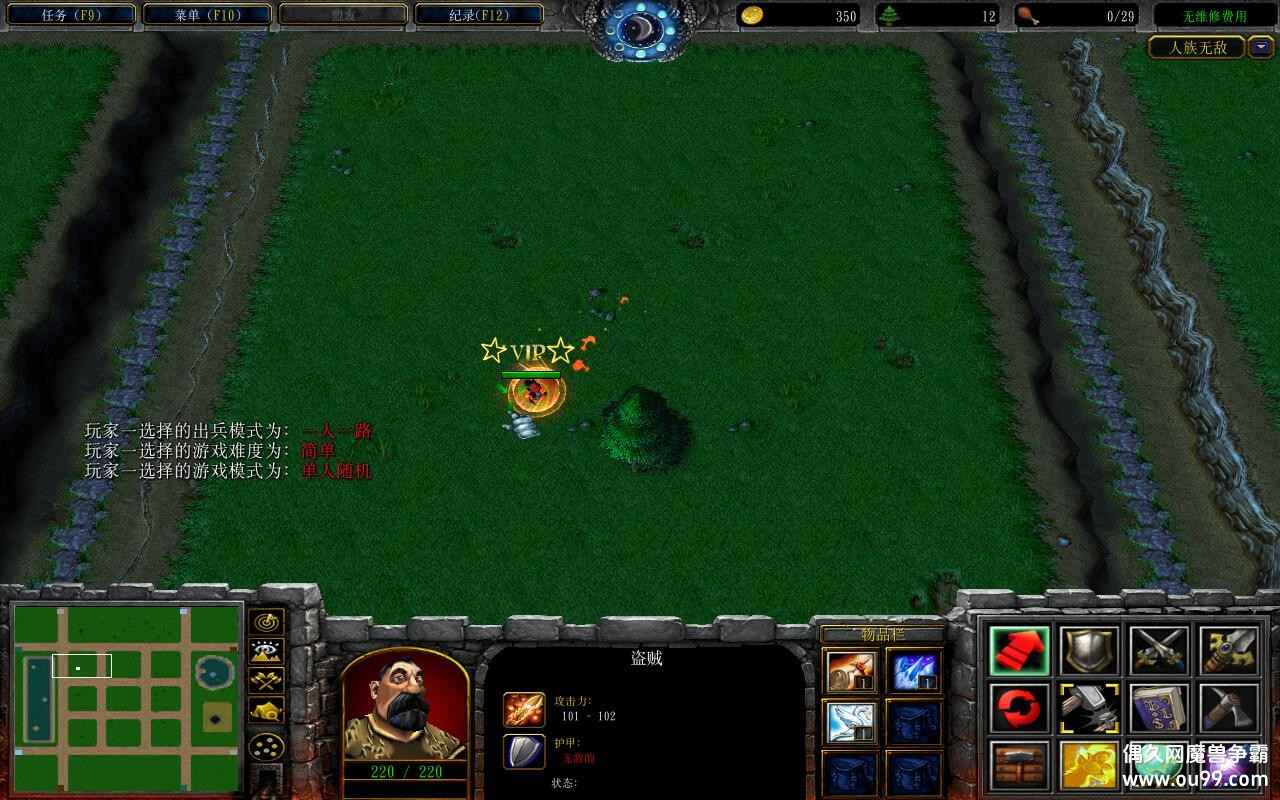Activate the red arrow Move command
This screenshot has height=800, width=1280.
point(1020,651)
